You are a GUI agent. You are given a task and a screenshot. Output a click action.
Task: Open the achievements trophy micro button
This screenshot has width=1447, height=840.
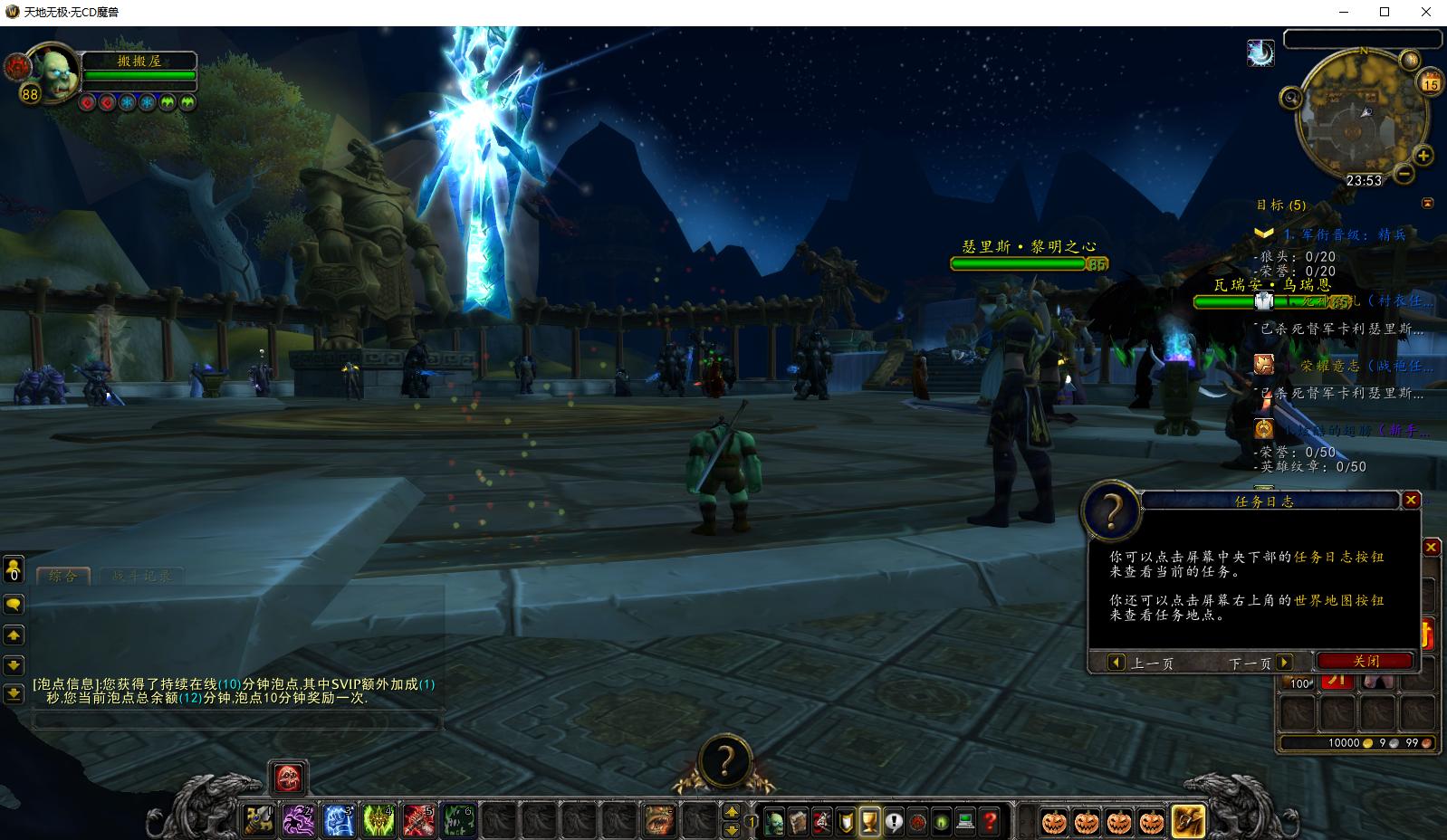869,822
